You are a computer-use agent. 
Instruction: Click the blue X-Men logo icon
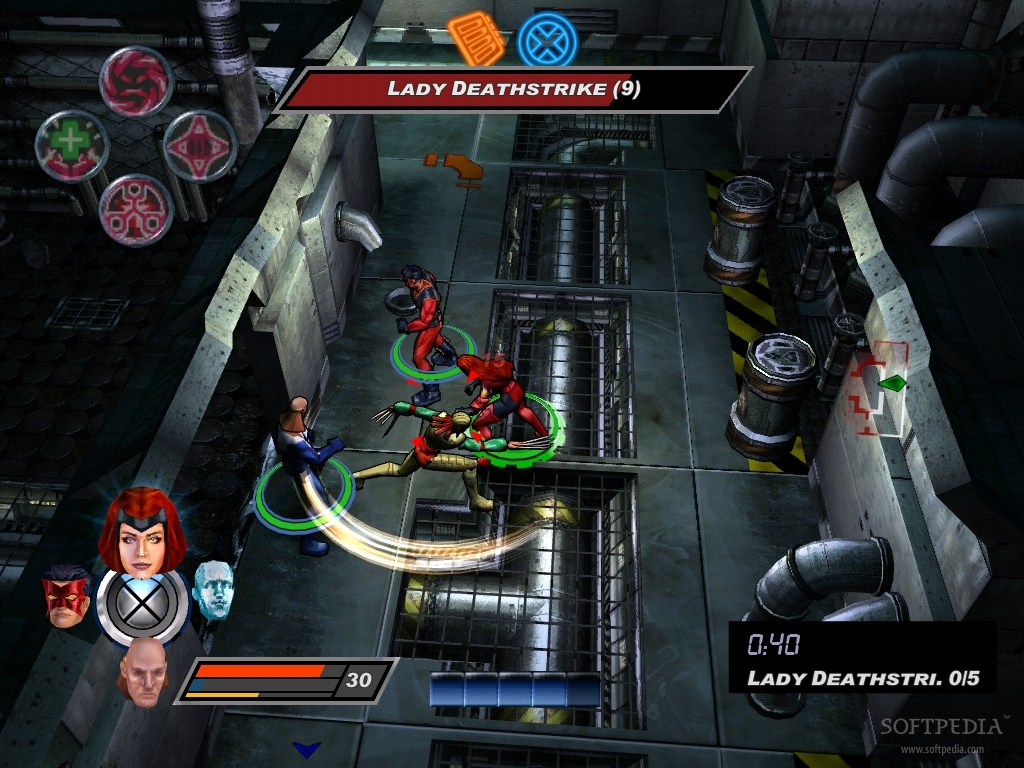click(547, 41)
